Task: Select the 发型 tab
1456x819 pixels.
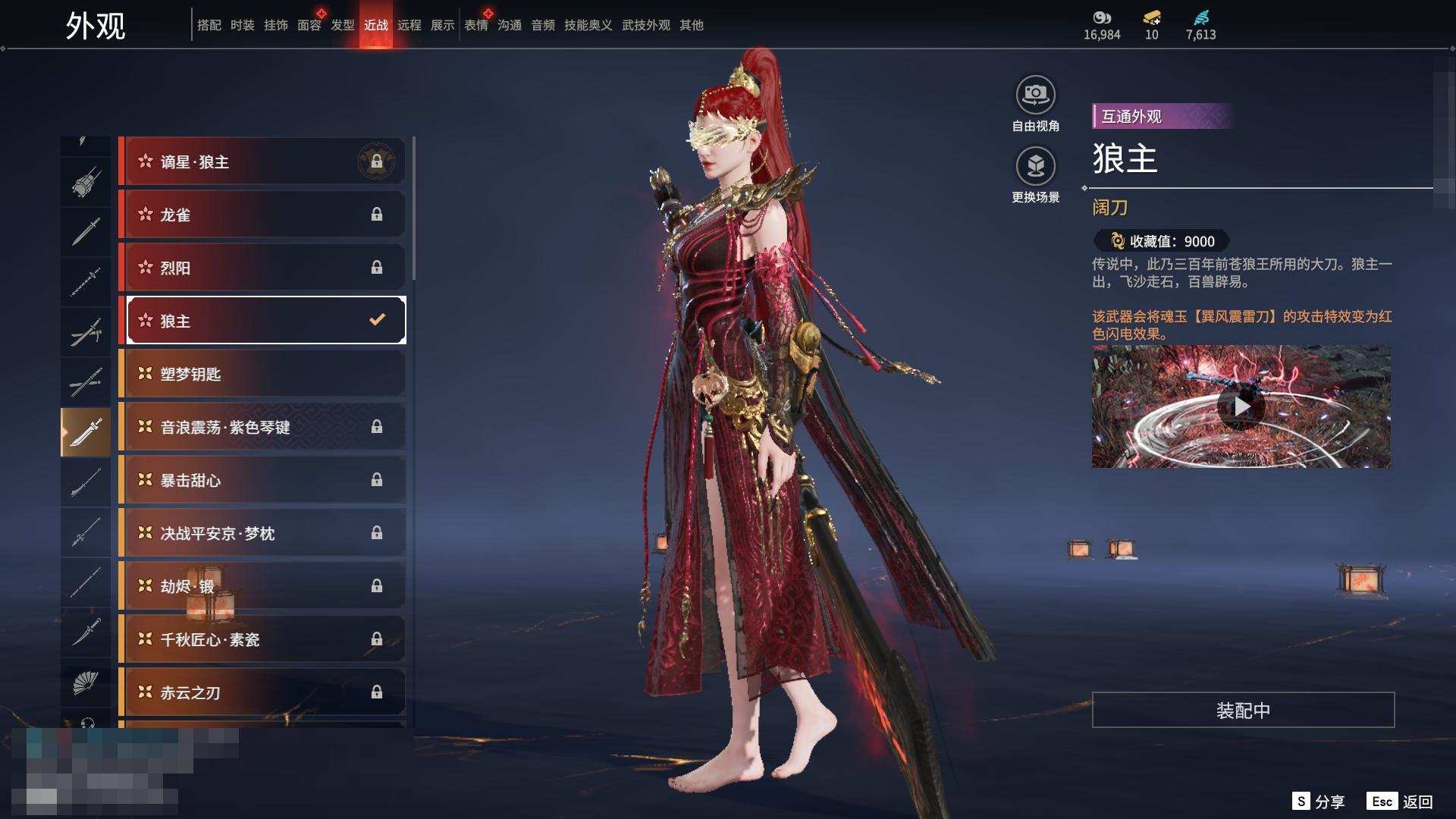Action: (x=342, y=25)
